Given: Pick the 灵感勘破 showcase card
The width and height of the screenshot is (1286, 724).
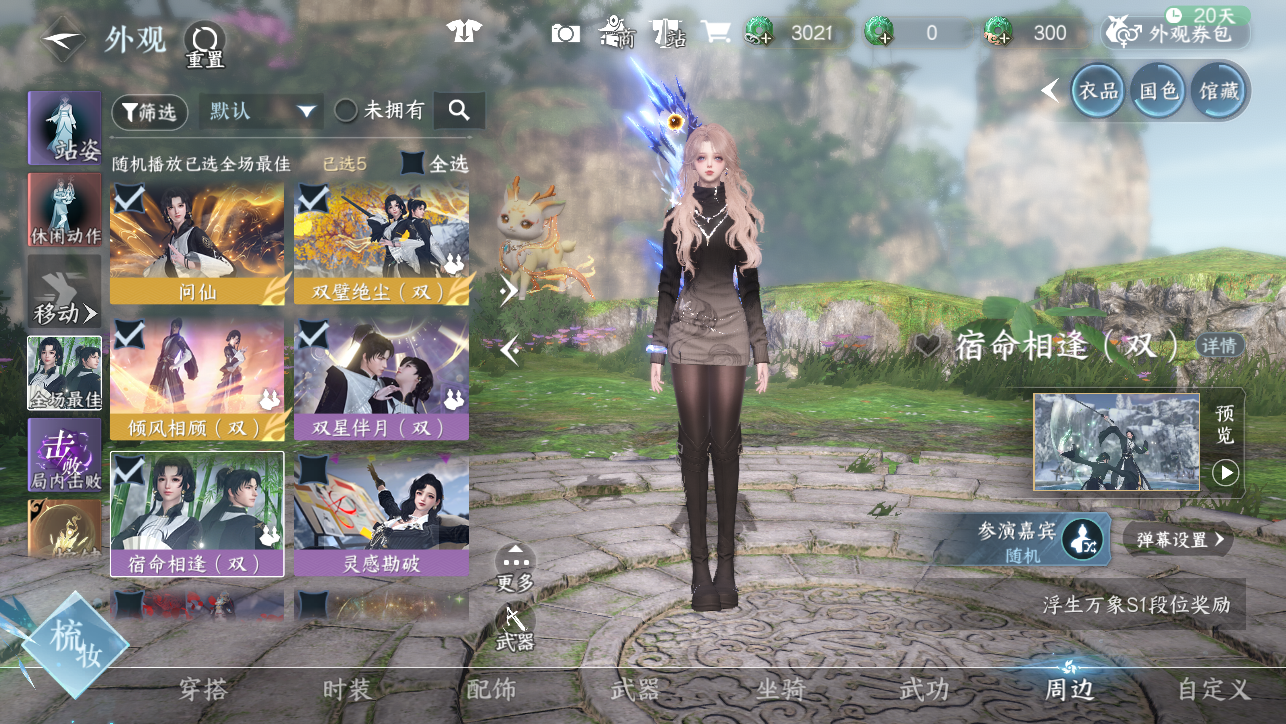Looking at the screenshot, I should click(x=381, y=515).
